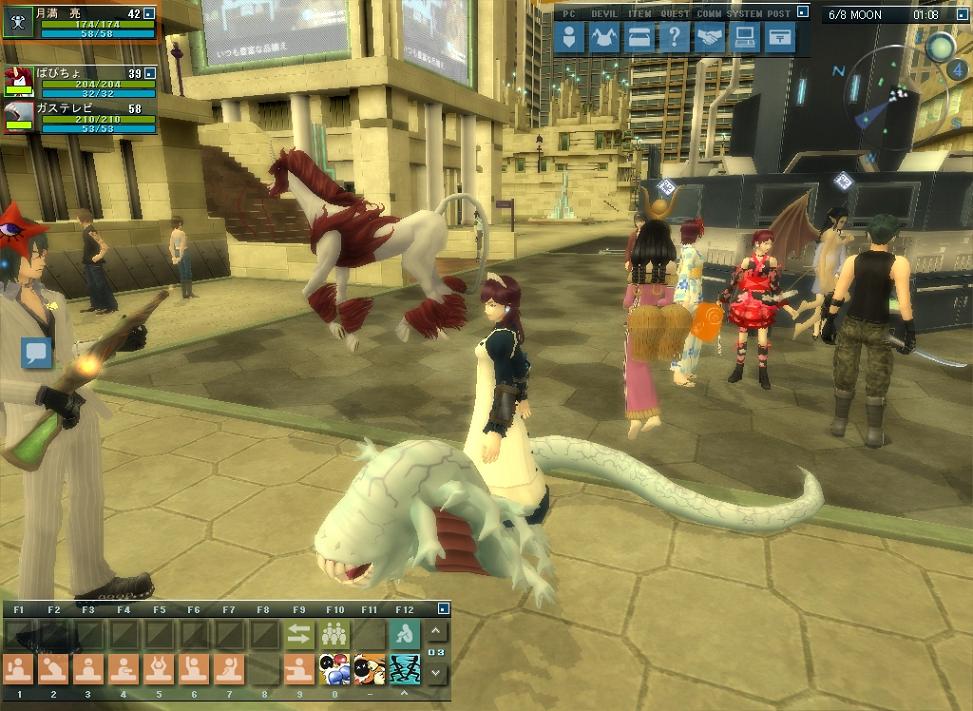Open the speech bubble chat icon
Viewport: 973px width, 711px height.
(37, 352)
